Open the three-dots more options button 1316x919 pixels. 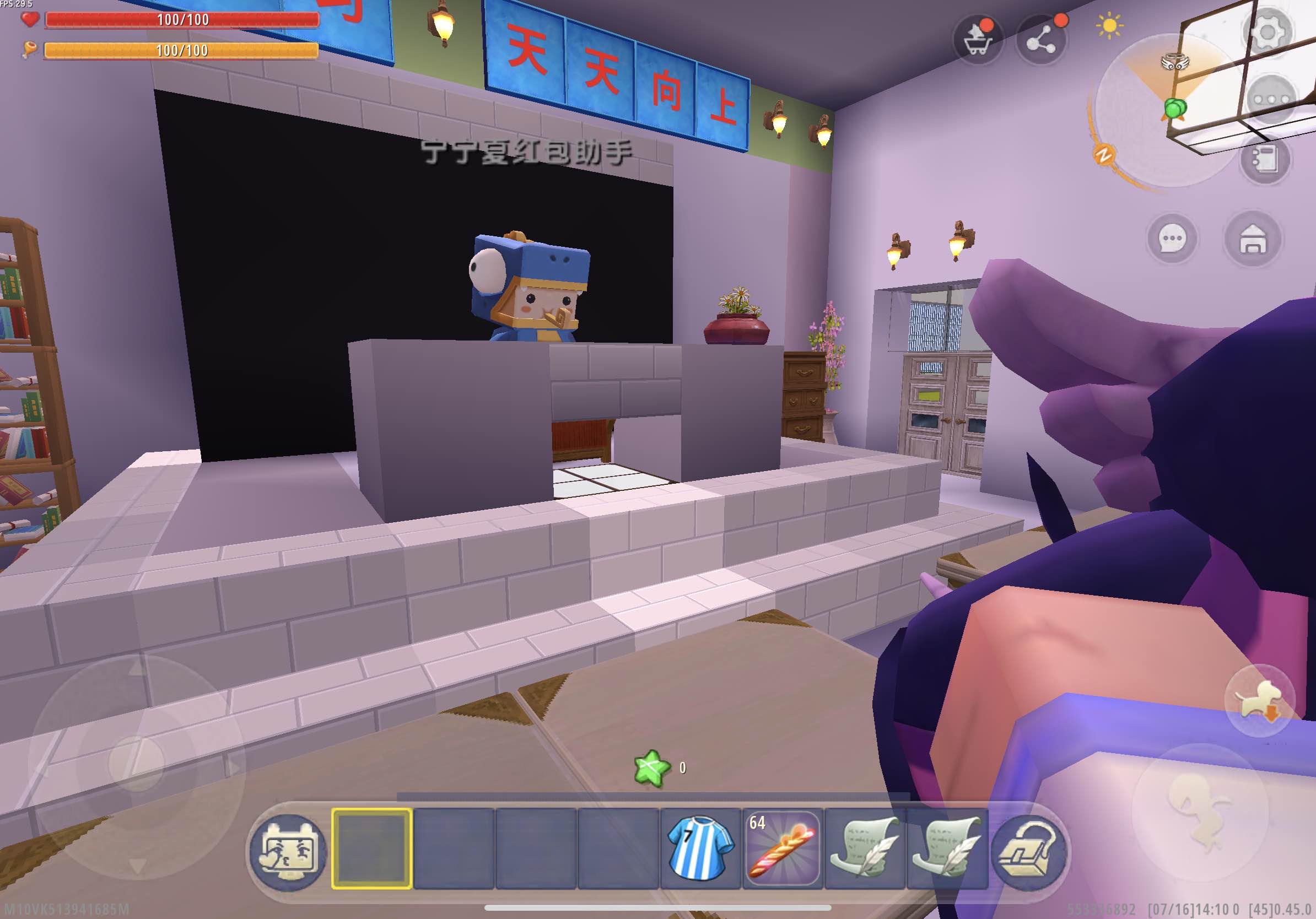tap(1271, 100)
